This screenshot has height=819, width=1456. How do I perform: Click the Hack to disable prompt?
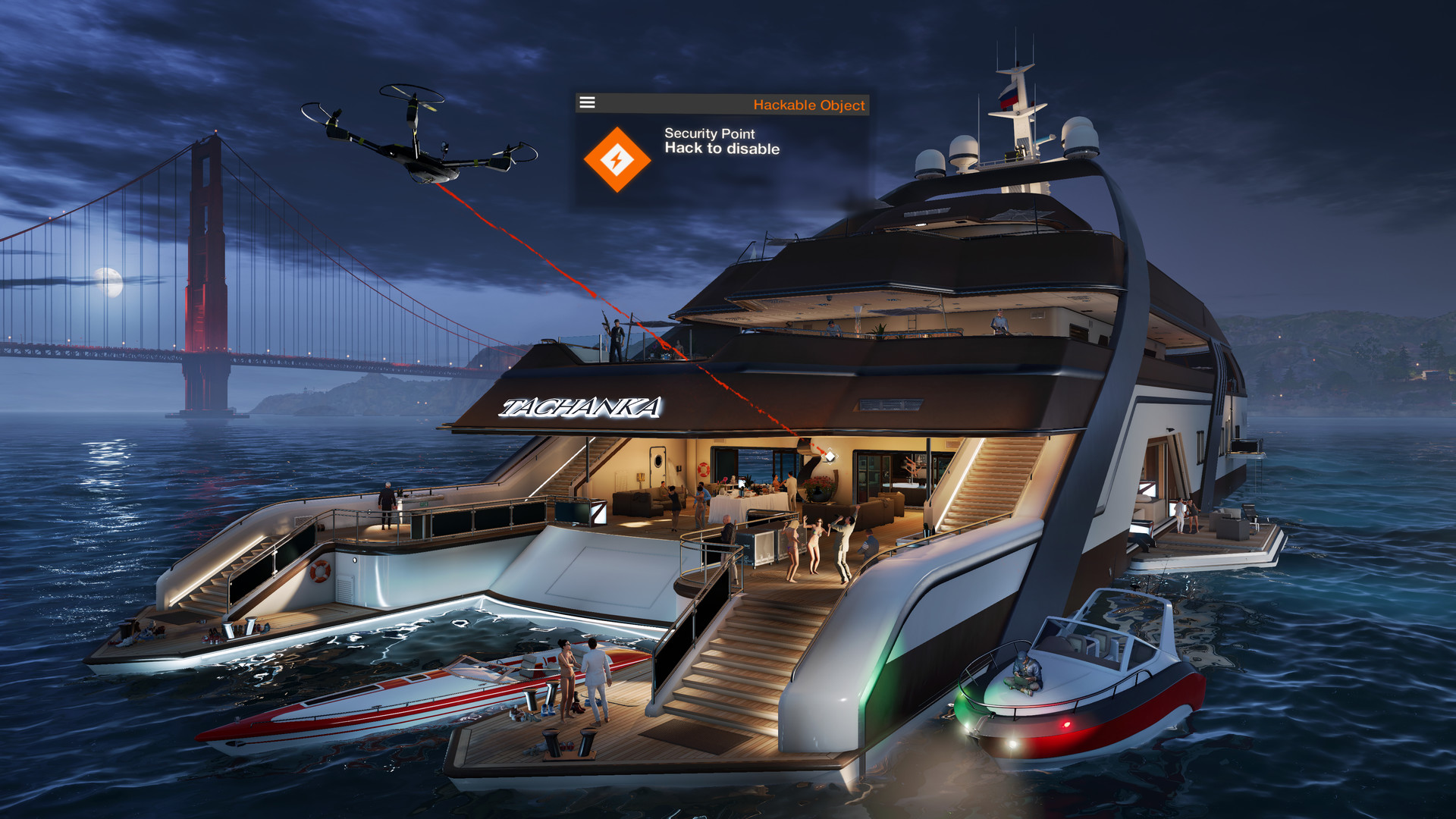pos(720,149)
